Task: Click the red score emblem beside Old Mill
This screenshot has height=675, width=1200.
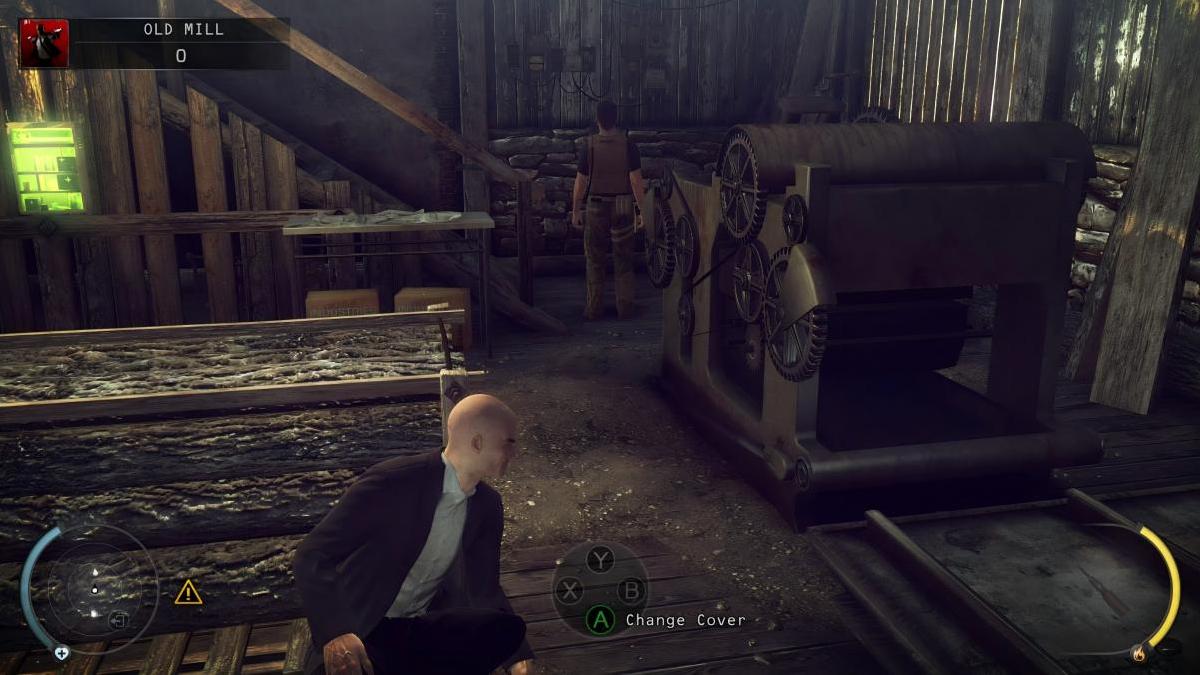Action: (44, 44)
